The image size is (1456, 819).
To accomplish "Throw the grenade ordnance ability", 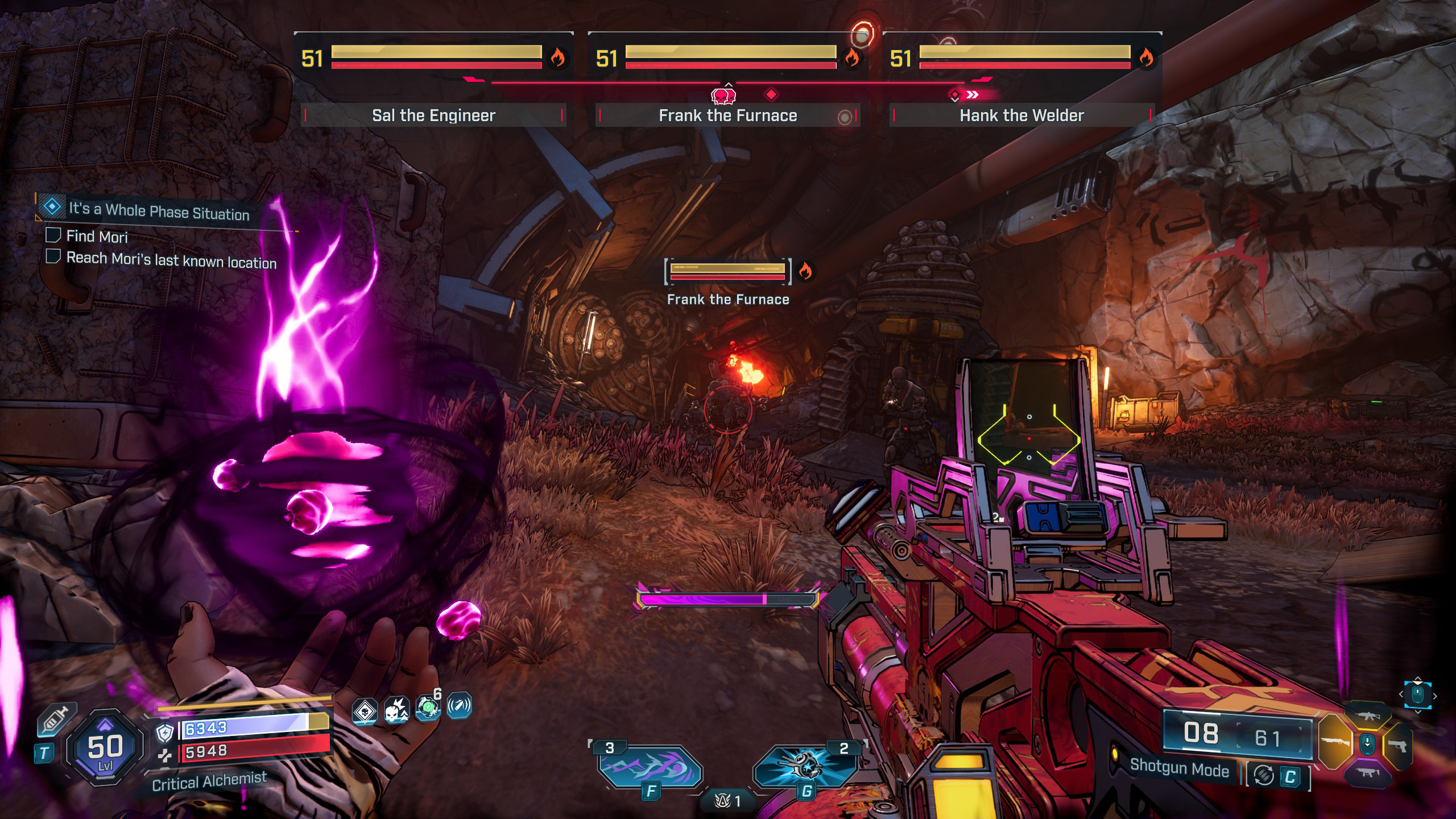I will click(805, 768).
